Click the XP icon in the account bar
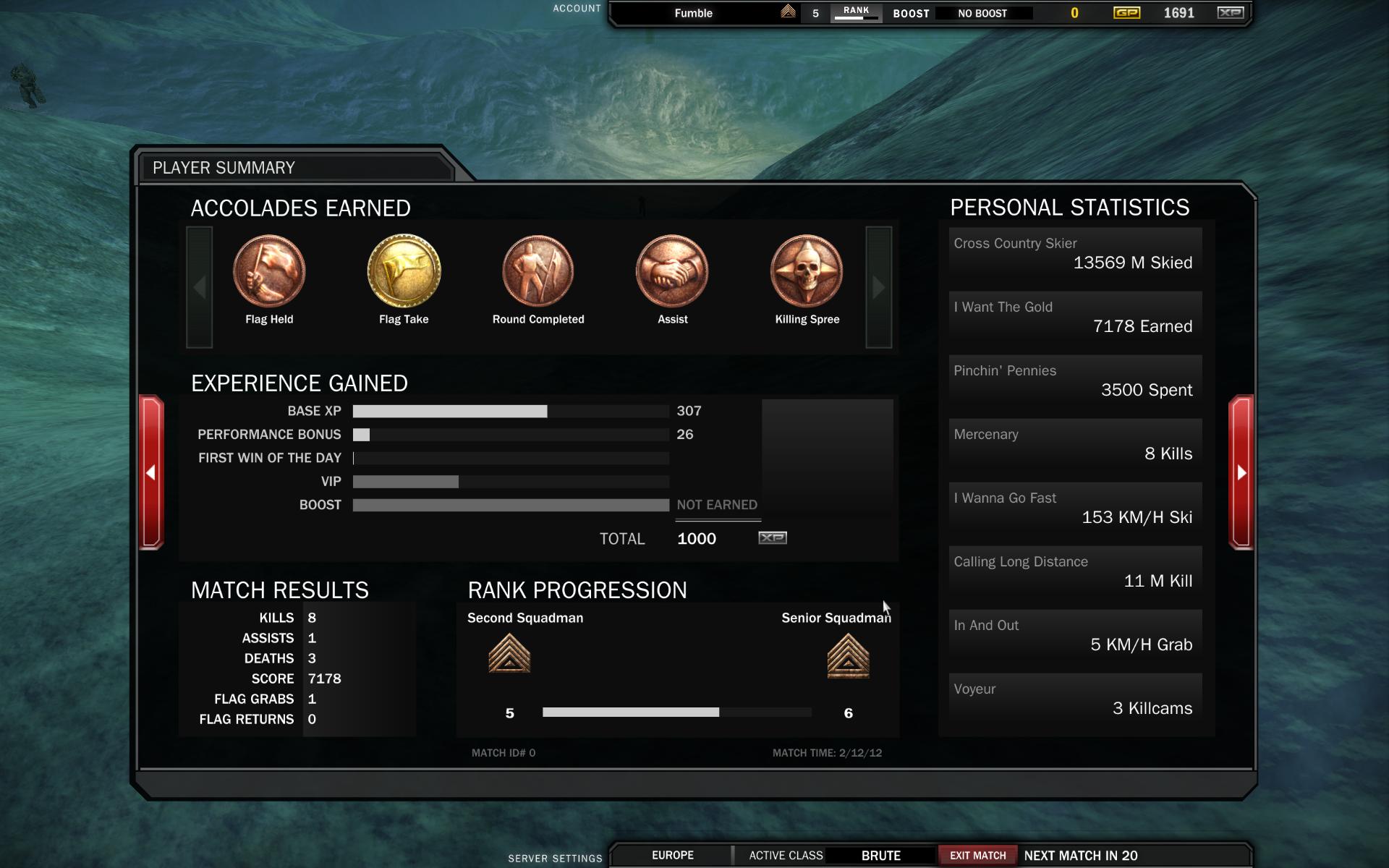The image size is (1389, 868). click(x=1230, y=13)
